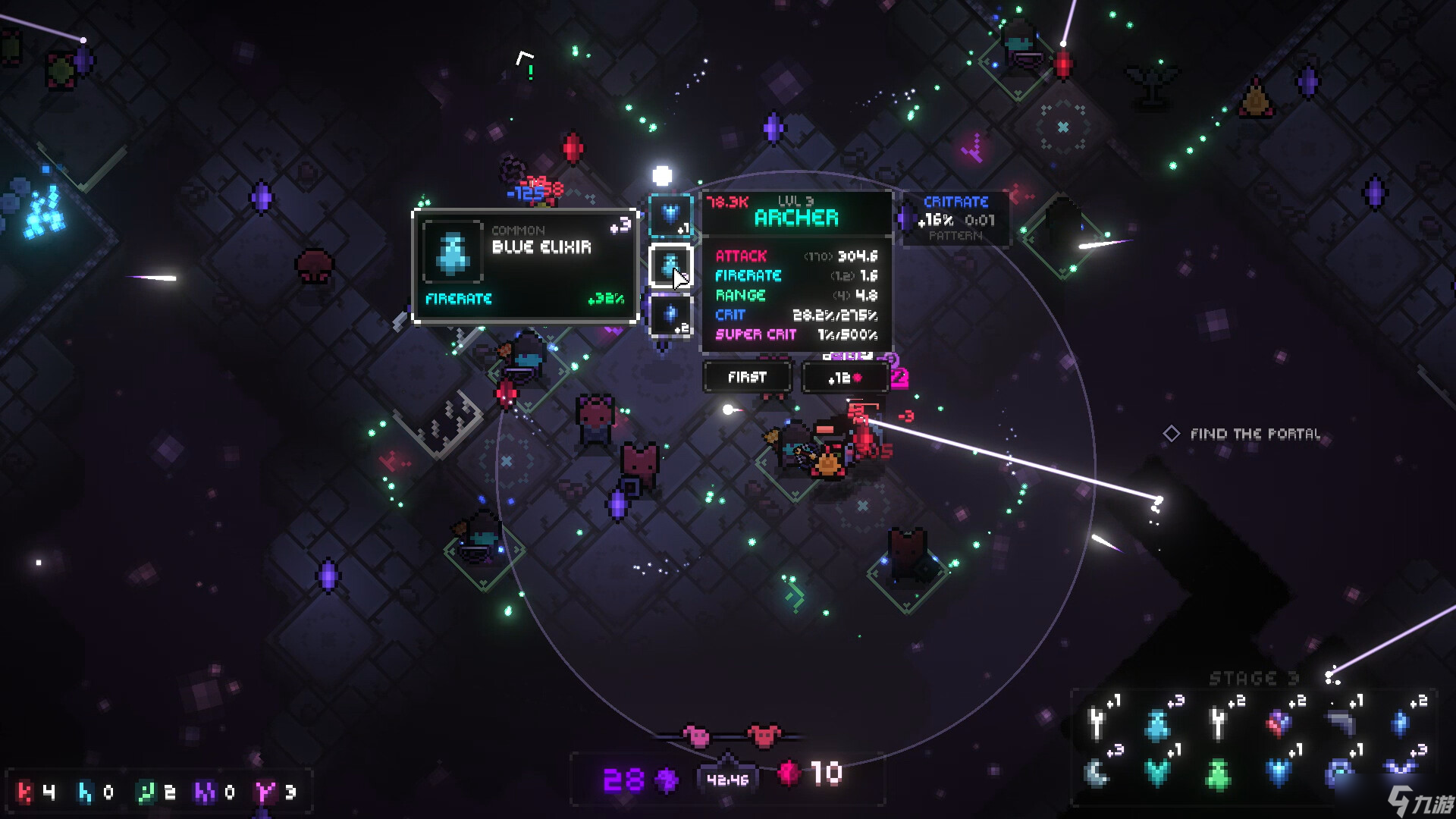Pick the +1 white wrench in inventory
Viewport: 1456px width, 819px height.
tap(1097, 723)
